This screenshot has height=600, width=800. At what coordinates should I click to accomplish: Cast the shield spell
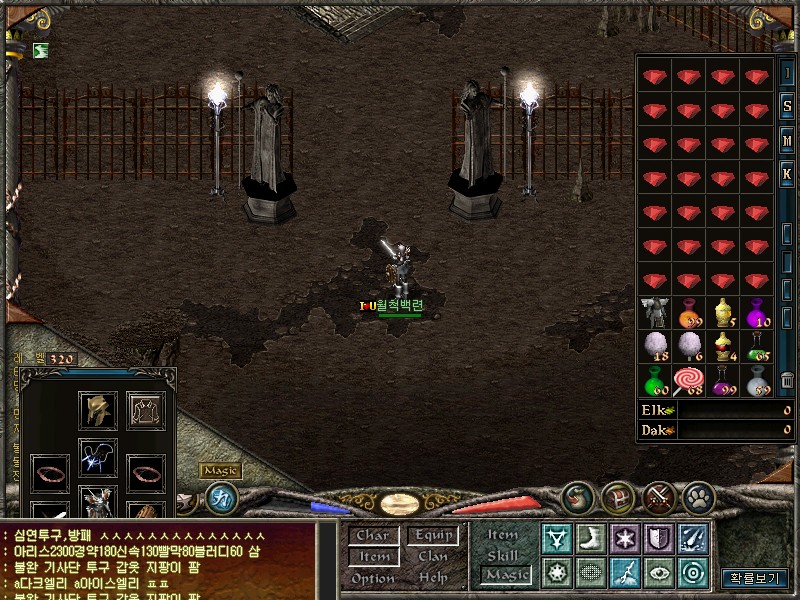(x=658, y=539)
